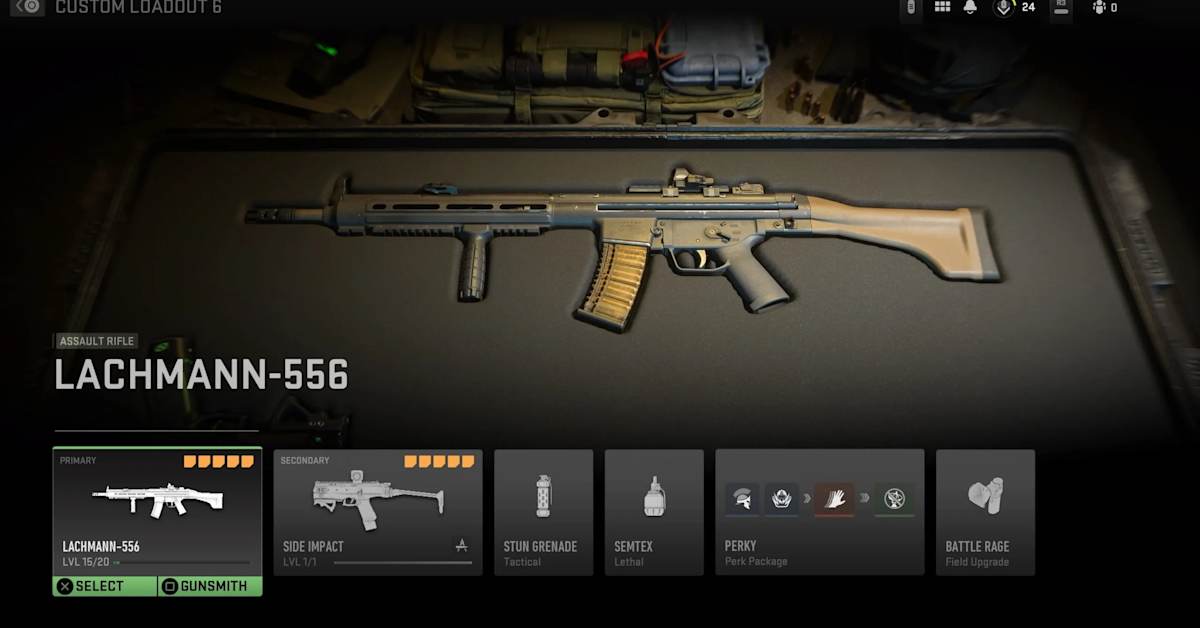The width and height of the screenshot is (1200, 628).
Task: Open the Perky perk package slot
Action: click(x=819, y=512)
